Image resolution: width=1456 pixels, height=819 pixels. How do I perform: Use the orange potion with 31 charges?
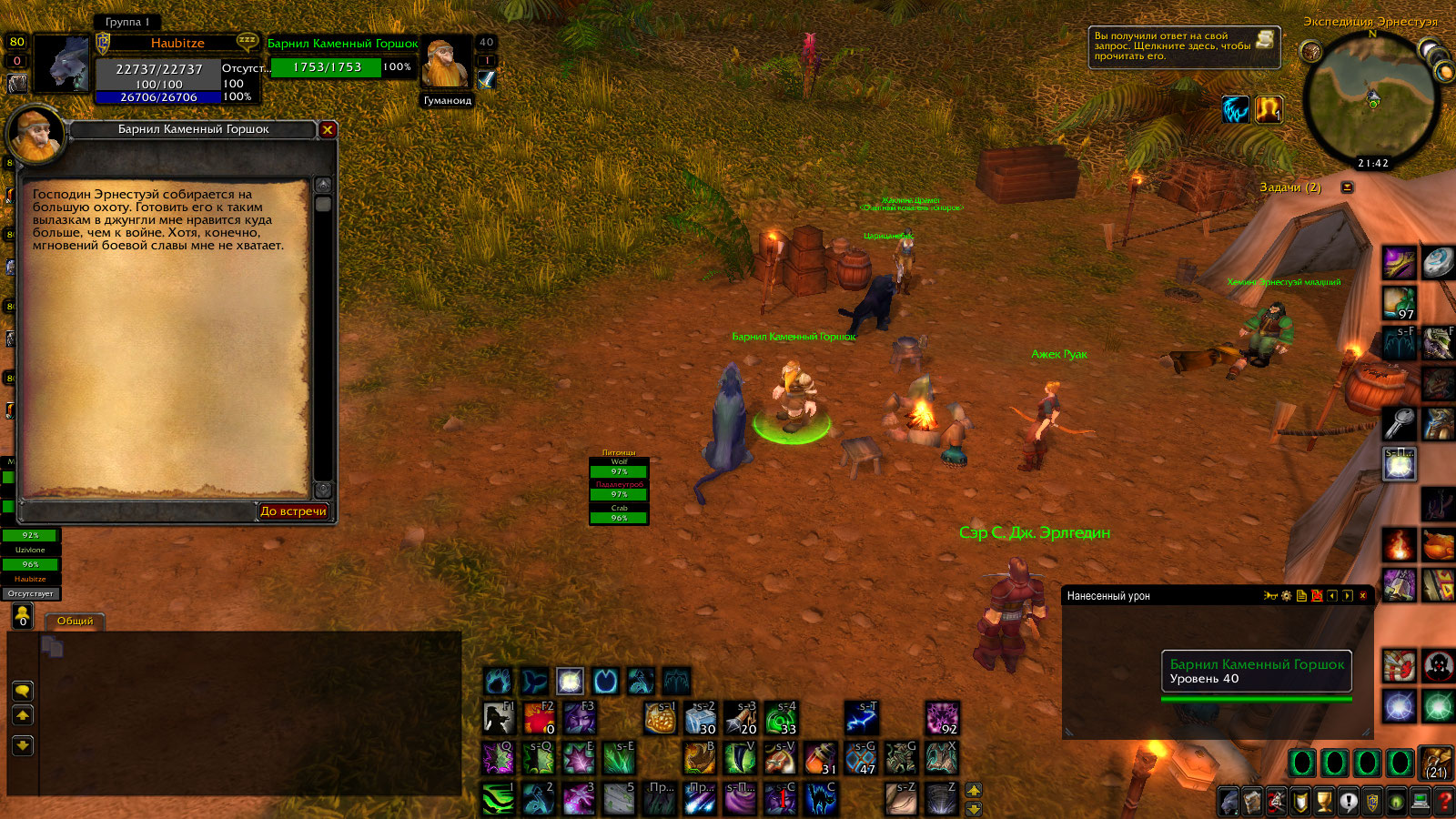click(820, 758)
